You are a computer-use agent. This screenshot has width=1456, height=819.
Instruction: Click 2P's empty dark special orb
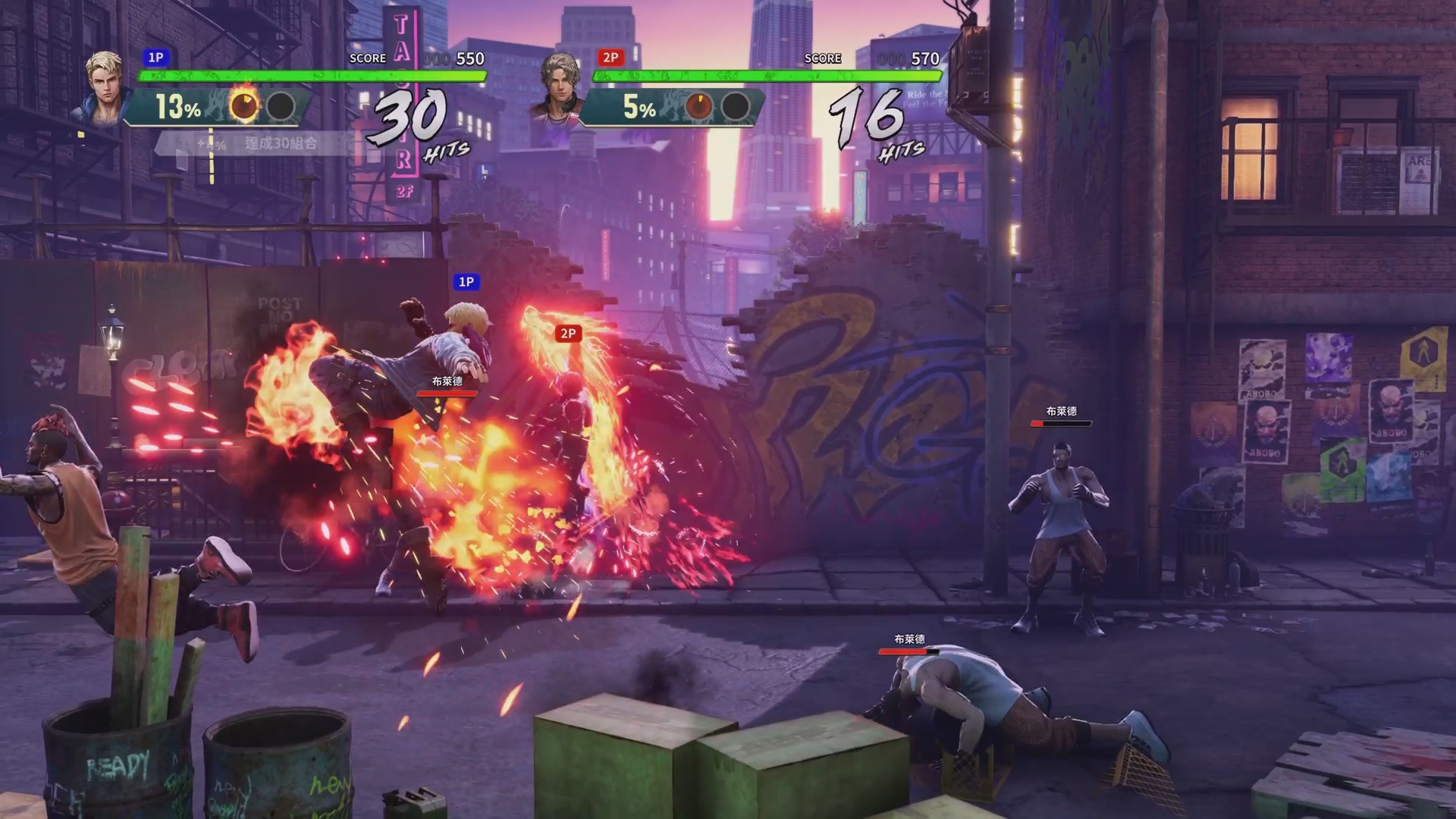[735, 107]
